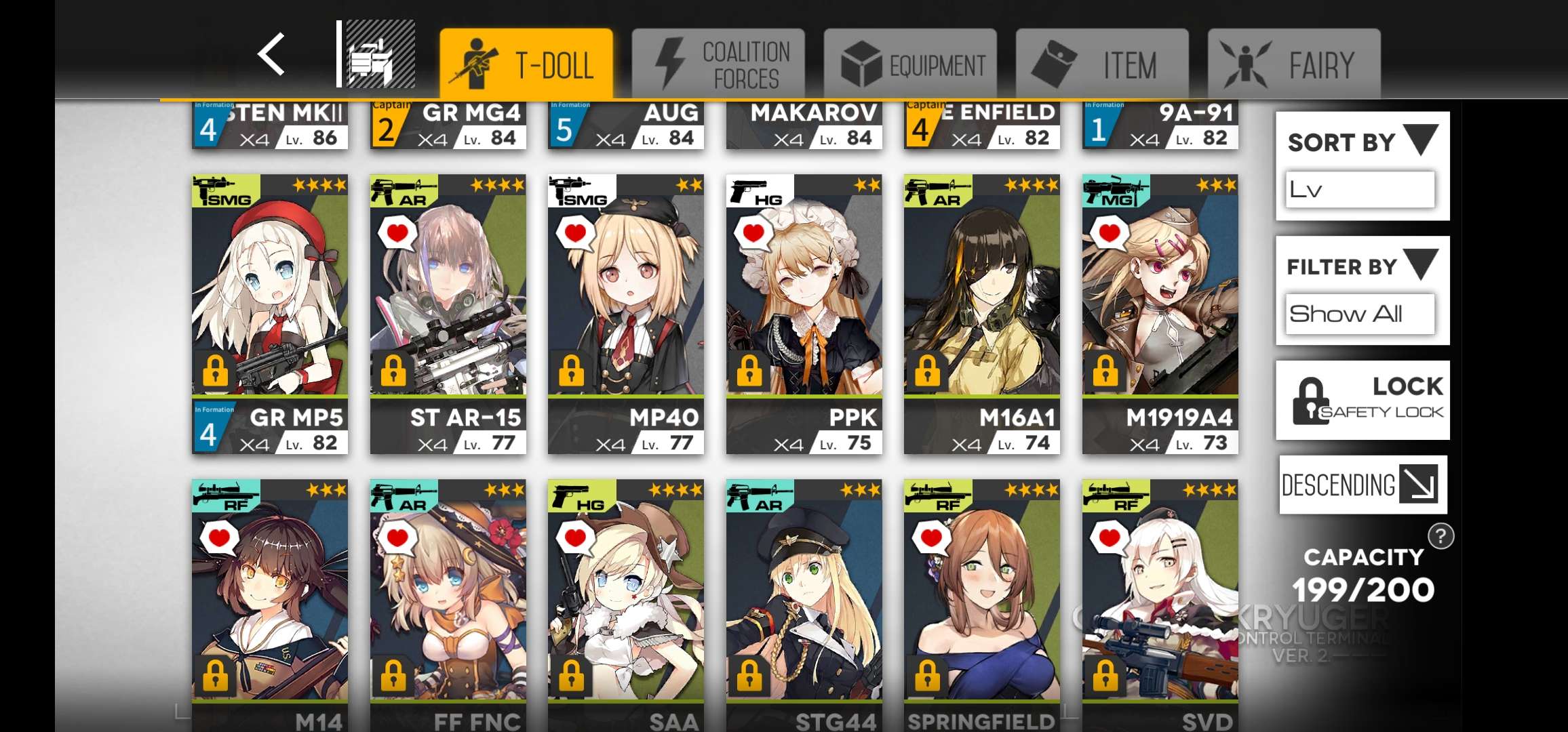Pick the PPK handgun doll card
This screenshot has width=1568, height=732.
click(x=804, y=314)
